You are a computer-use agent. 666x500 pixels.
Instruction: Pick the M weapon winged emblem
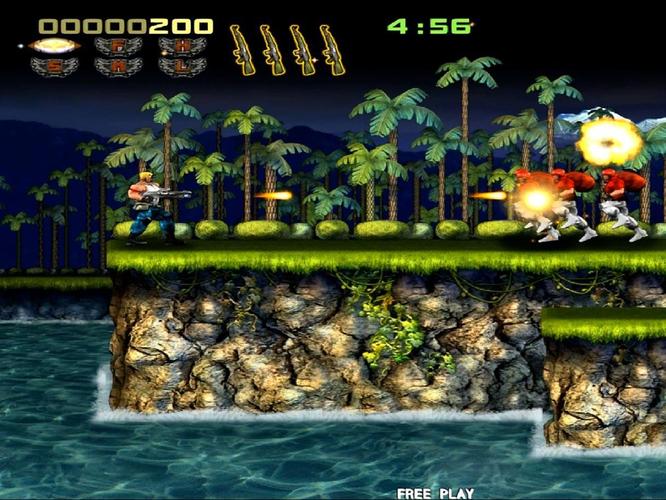[x=118, y=66]
